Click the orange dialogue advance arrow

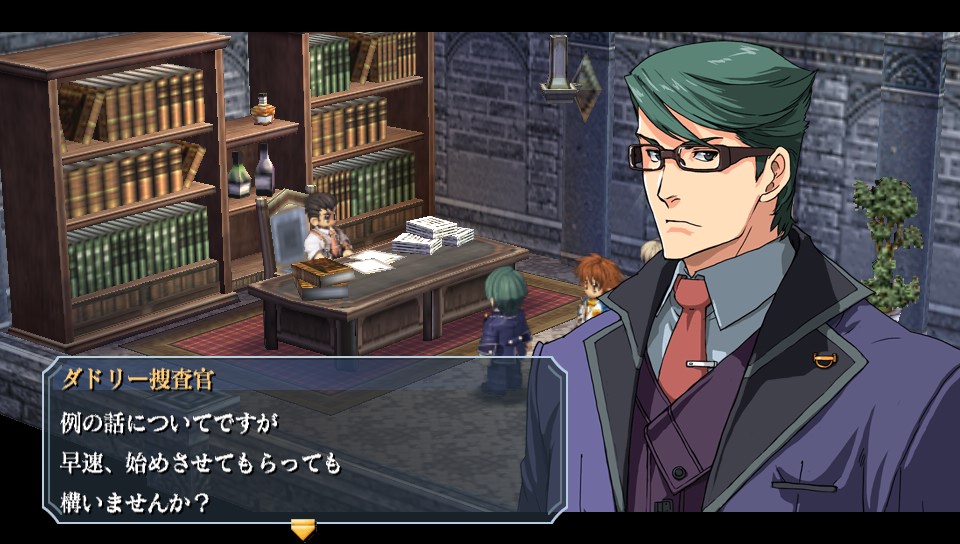click(x=302, y=527)
